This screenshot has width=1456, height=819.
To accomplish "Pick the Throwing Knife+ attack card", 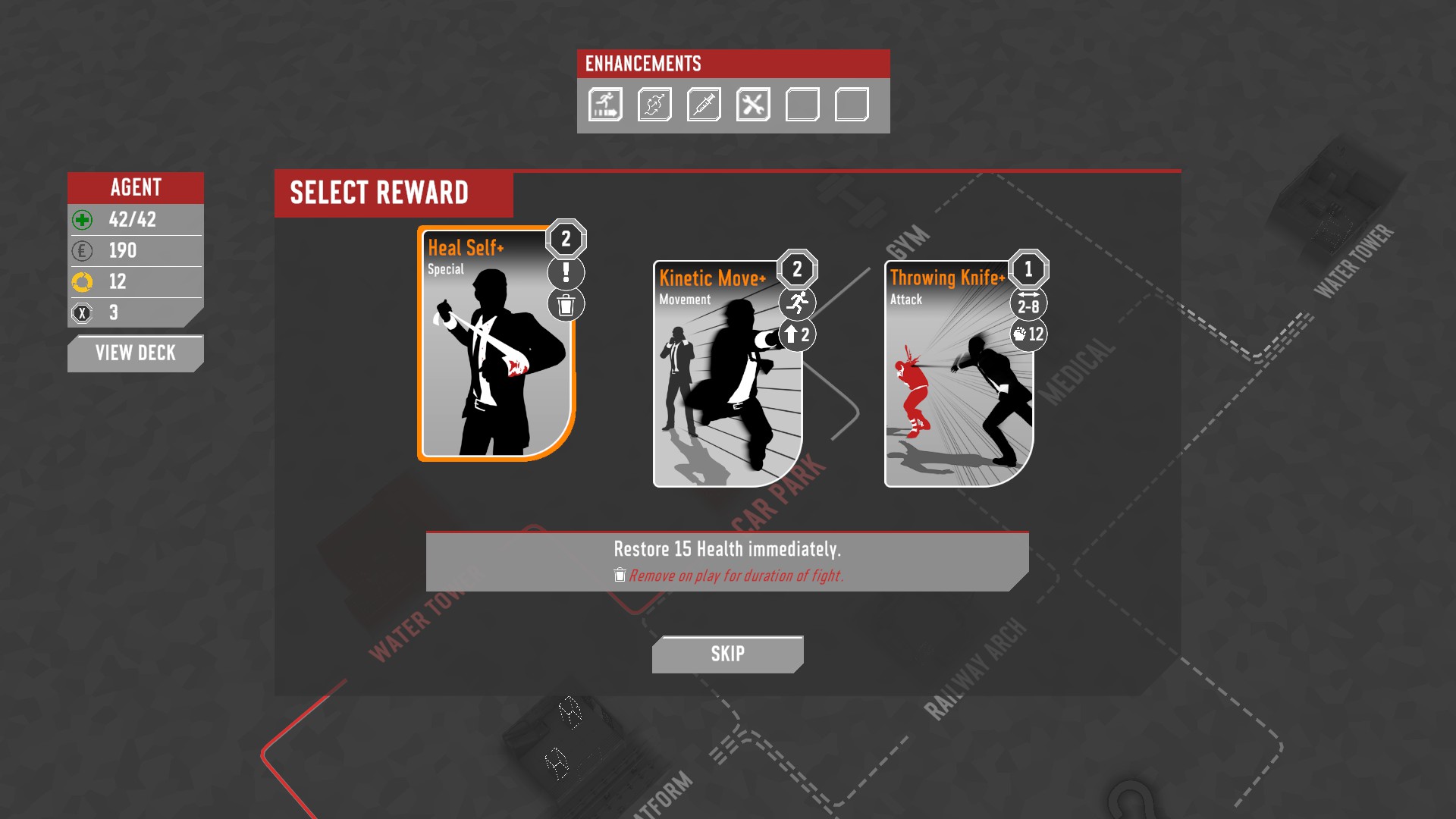I will click(x=959, y=375).
